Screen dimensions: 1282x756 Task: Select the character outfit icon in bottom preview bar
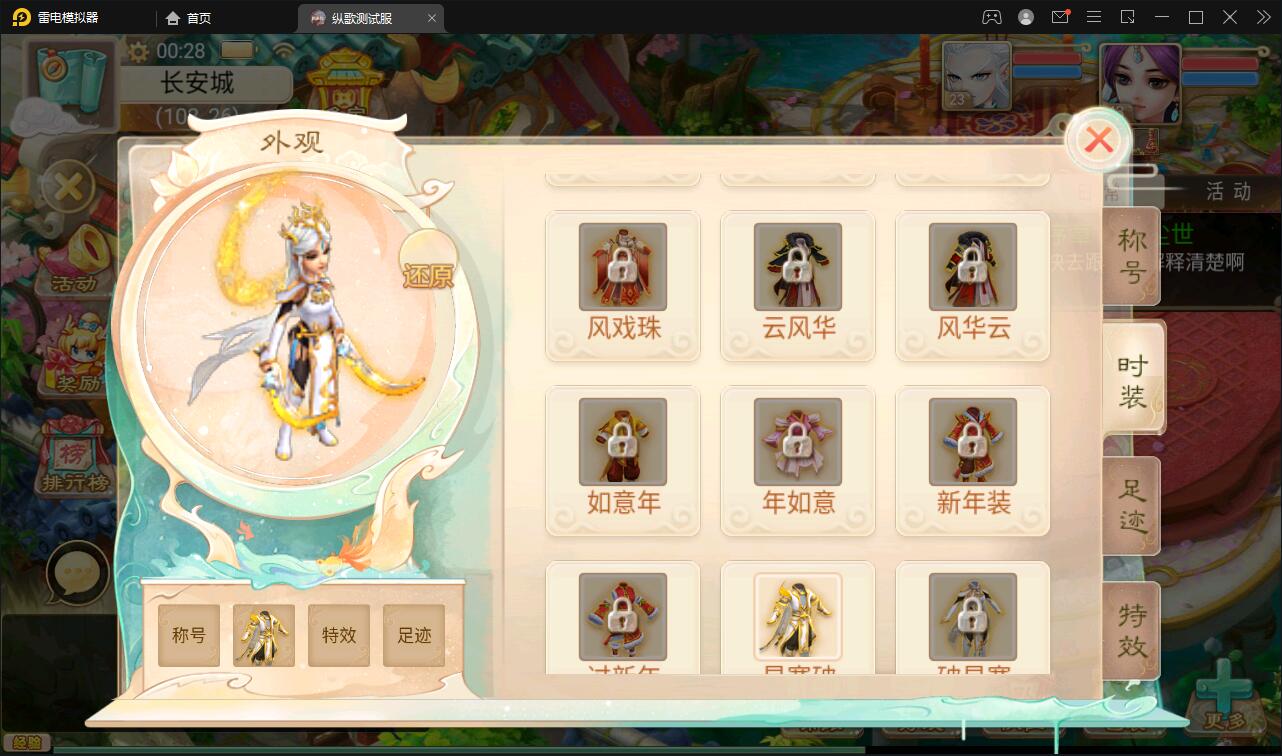tap(262, 634)
